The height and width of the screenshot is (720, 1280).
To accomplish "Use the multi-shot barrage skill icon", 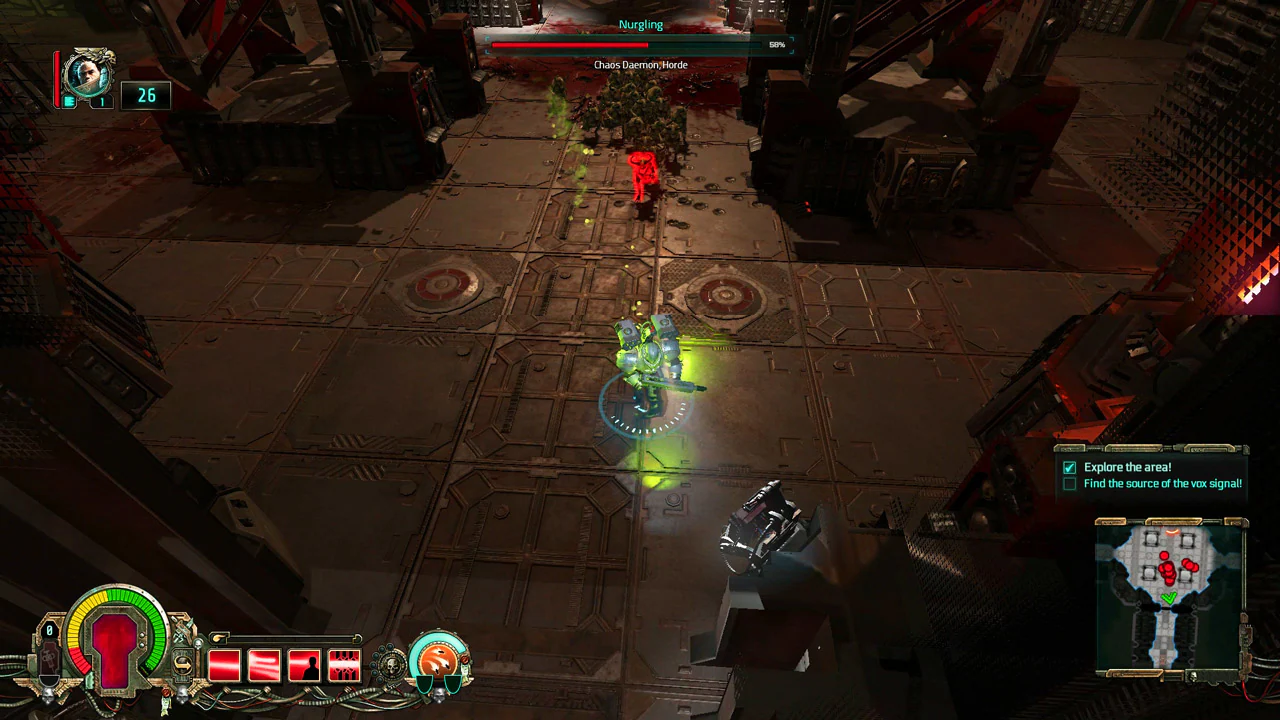I will (x=344, y=665).
